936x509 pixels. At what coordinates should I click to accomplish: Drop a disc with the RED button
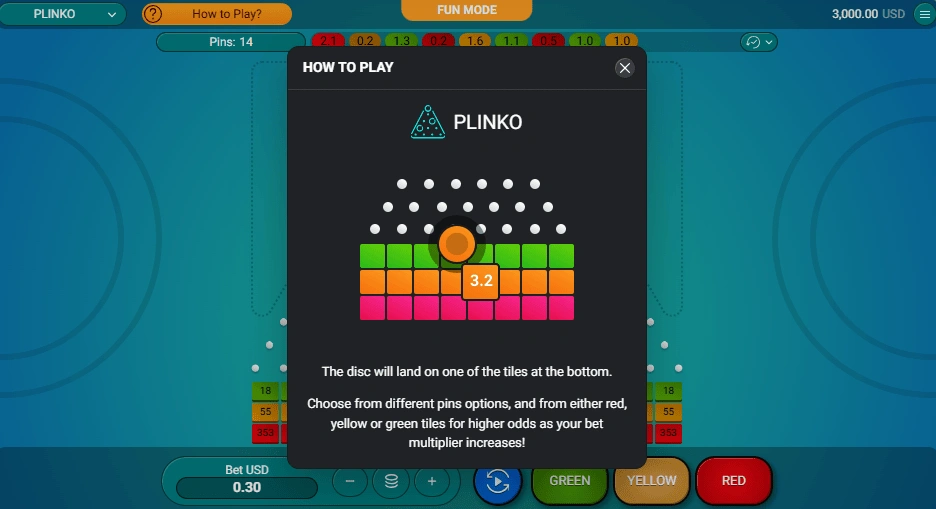tap(734, 481)
